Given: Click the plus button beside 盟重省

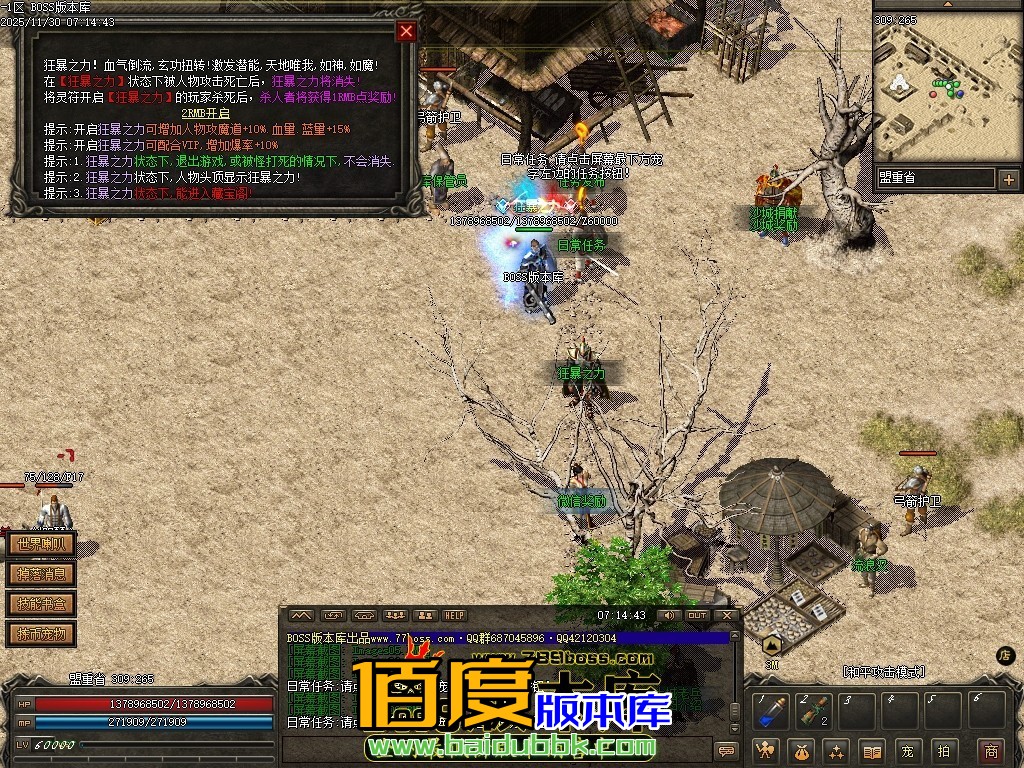Looking at the screenshot, I should tap(1007, 179).
